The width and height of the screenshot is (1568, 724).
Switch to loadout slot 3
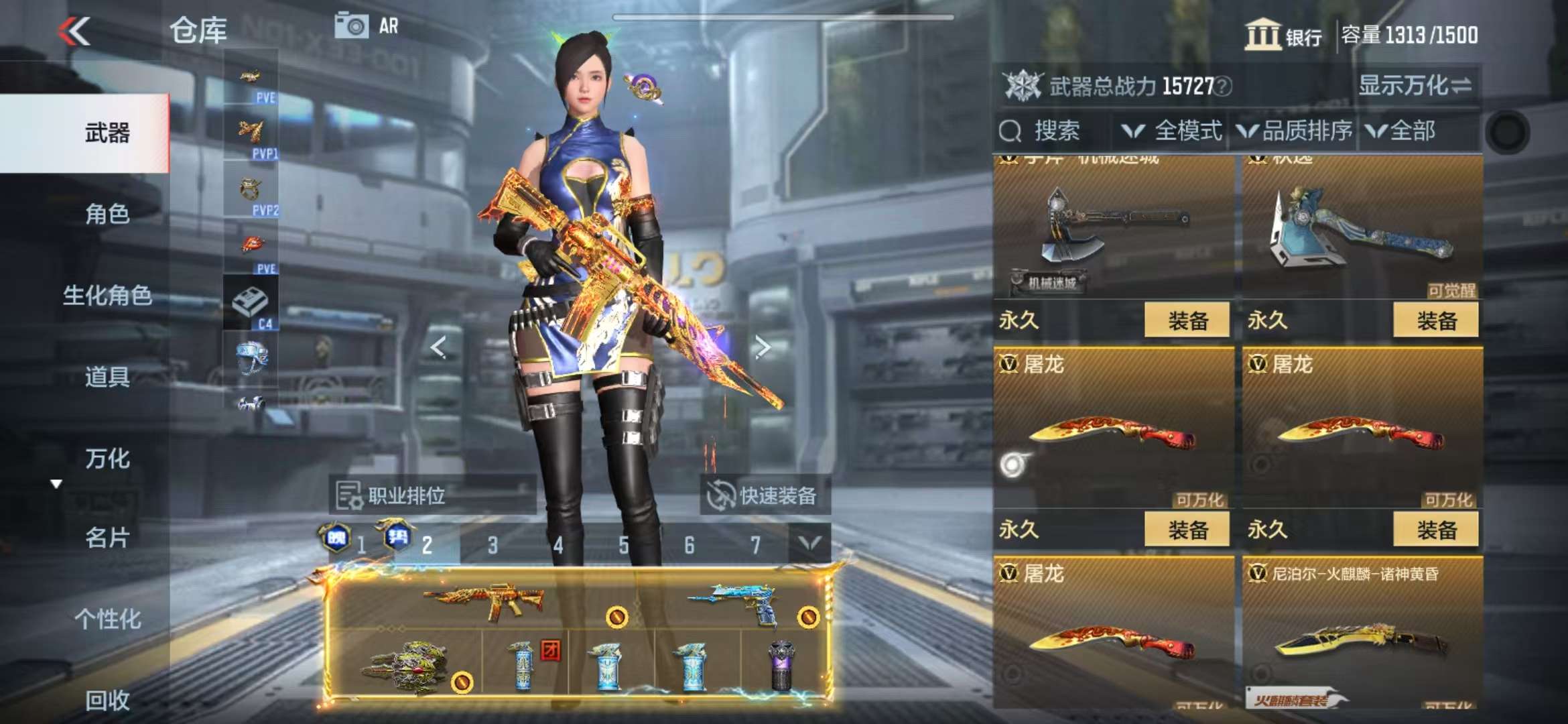(x=493, y=545)
